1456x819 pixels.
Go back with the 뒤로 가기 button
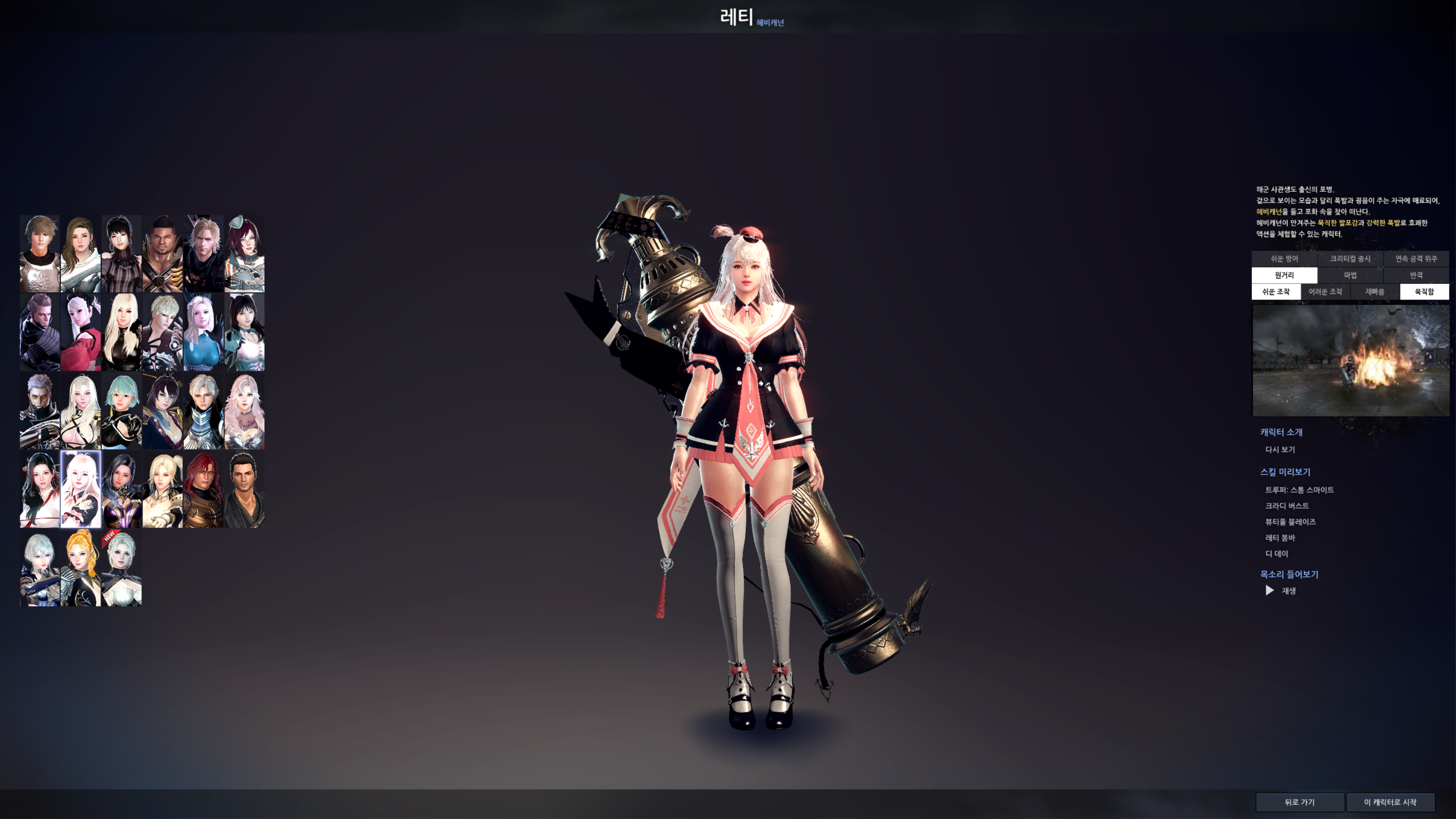[1299, 802]
